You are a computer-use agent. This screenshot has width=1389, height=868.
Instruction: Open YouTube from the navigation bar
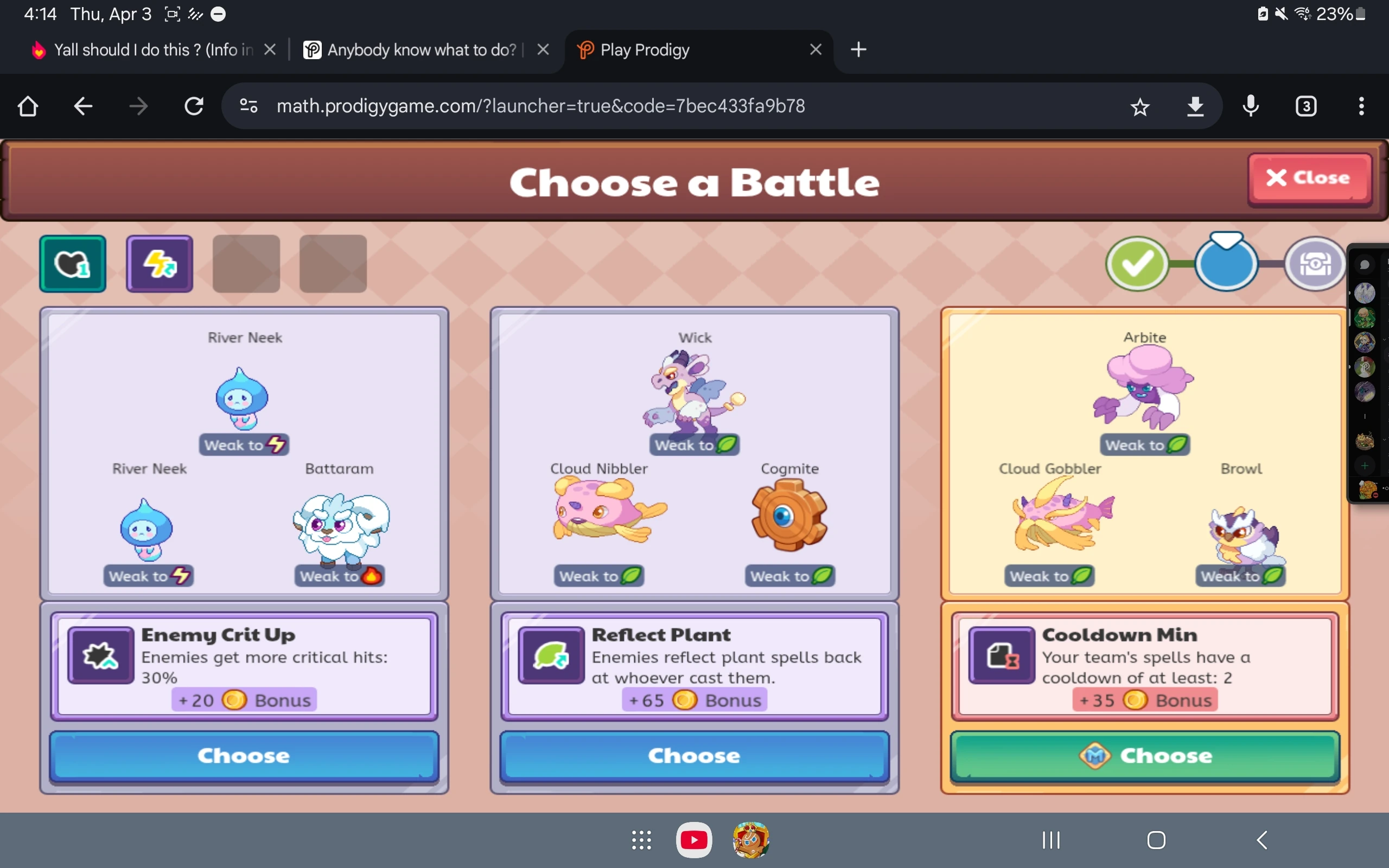coord(693,839)
